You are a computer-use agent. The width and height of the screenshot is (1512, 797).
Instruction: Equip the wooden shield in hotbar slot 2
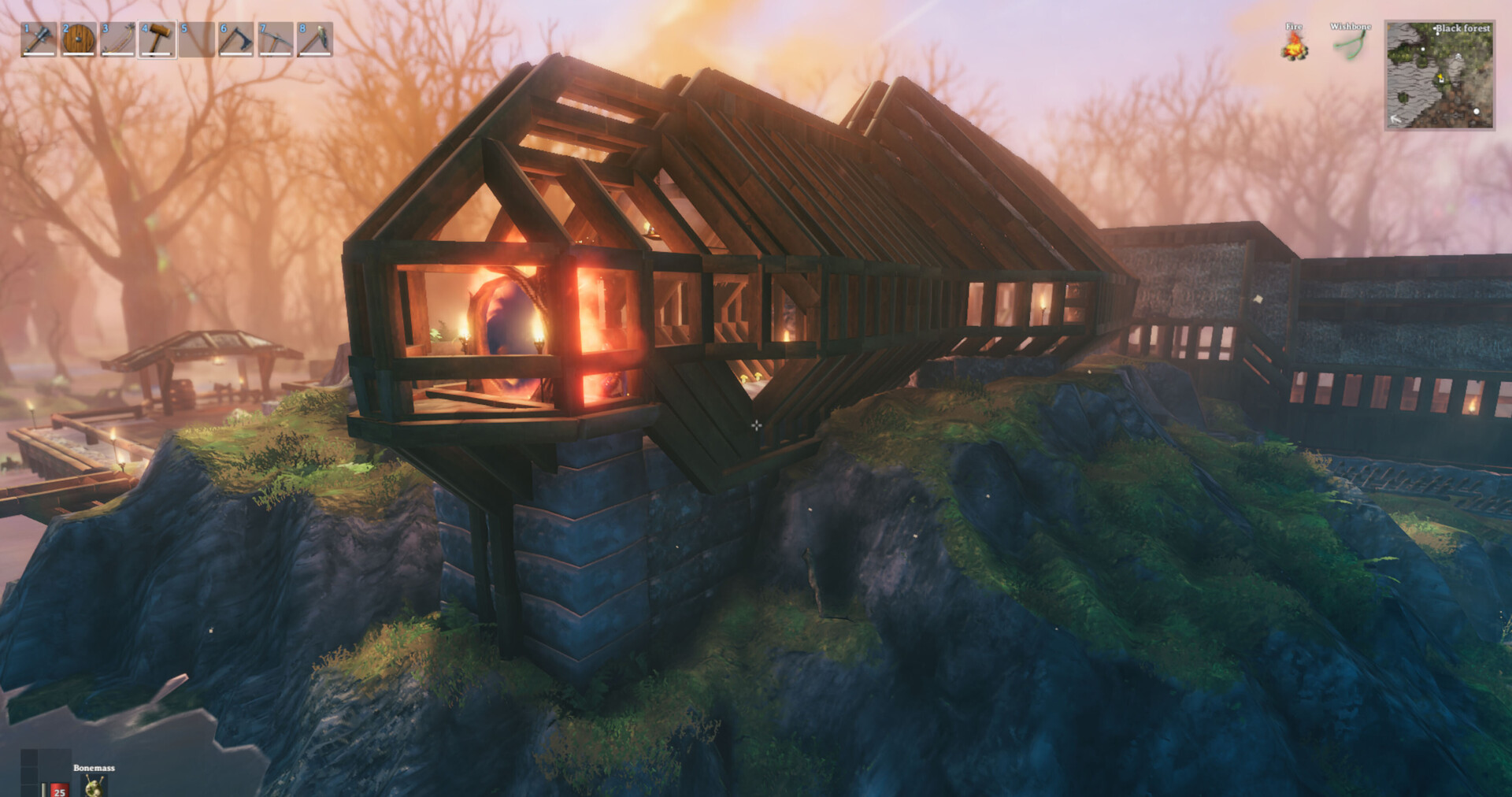(x=79, y=38)
